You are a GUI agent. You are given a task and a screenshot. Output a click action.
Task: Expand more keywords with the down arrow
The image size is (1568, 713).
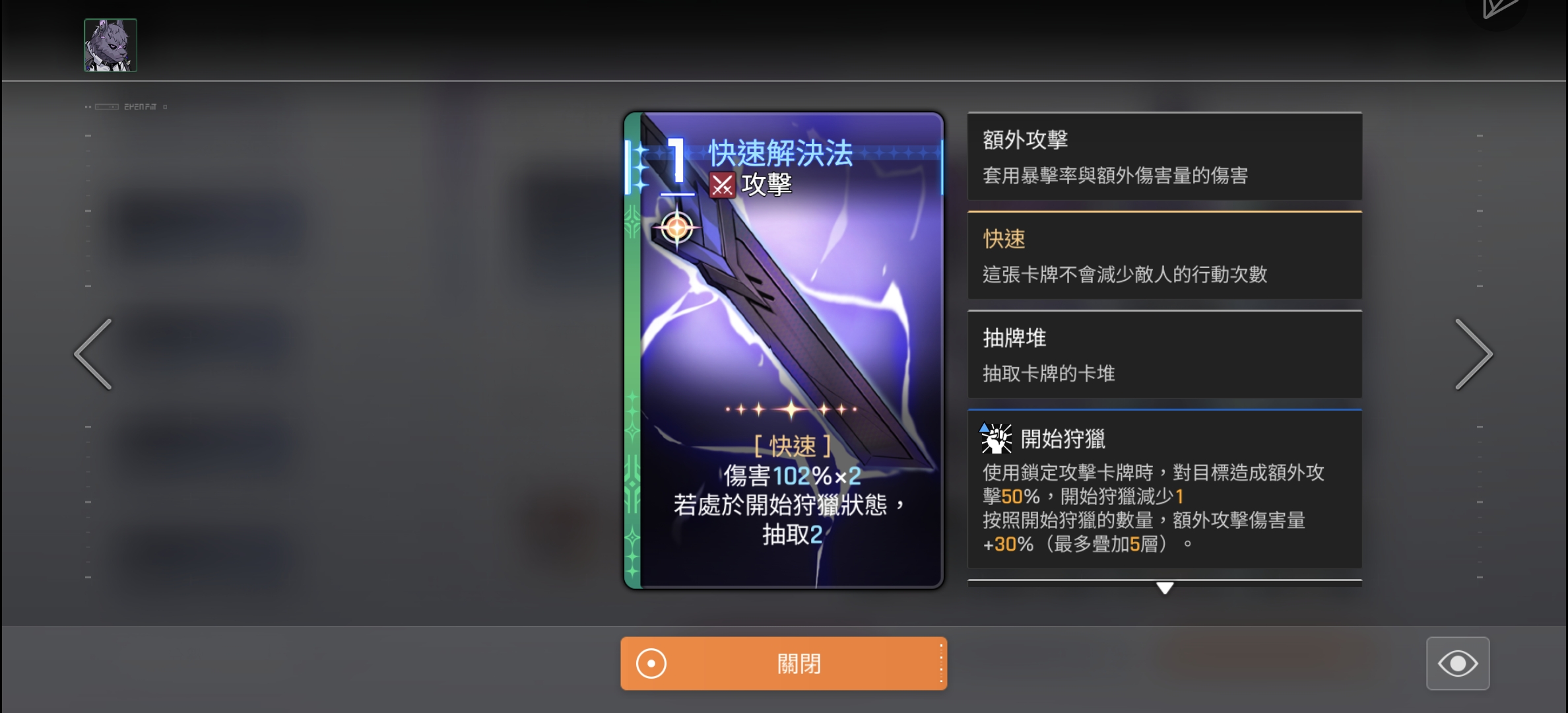[x=1163, y=588]
